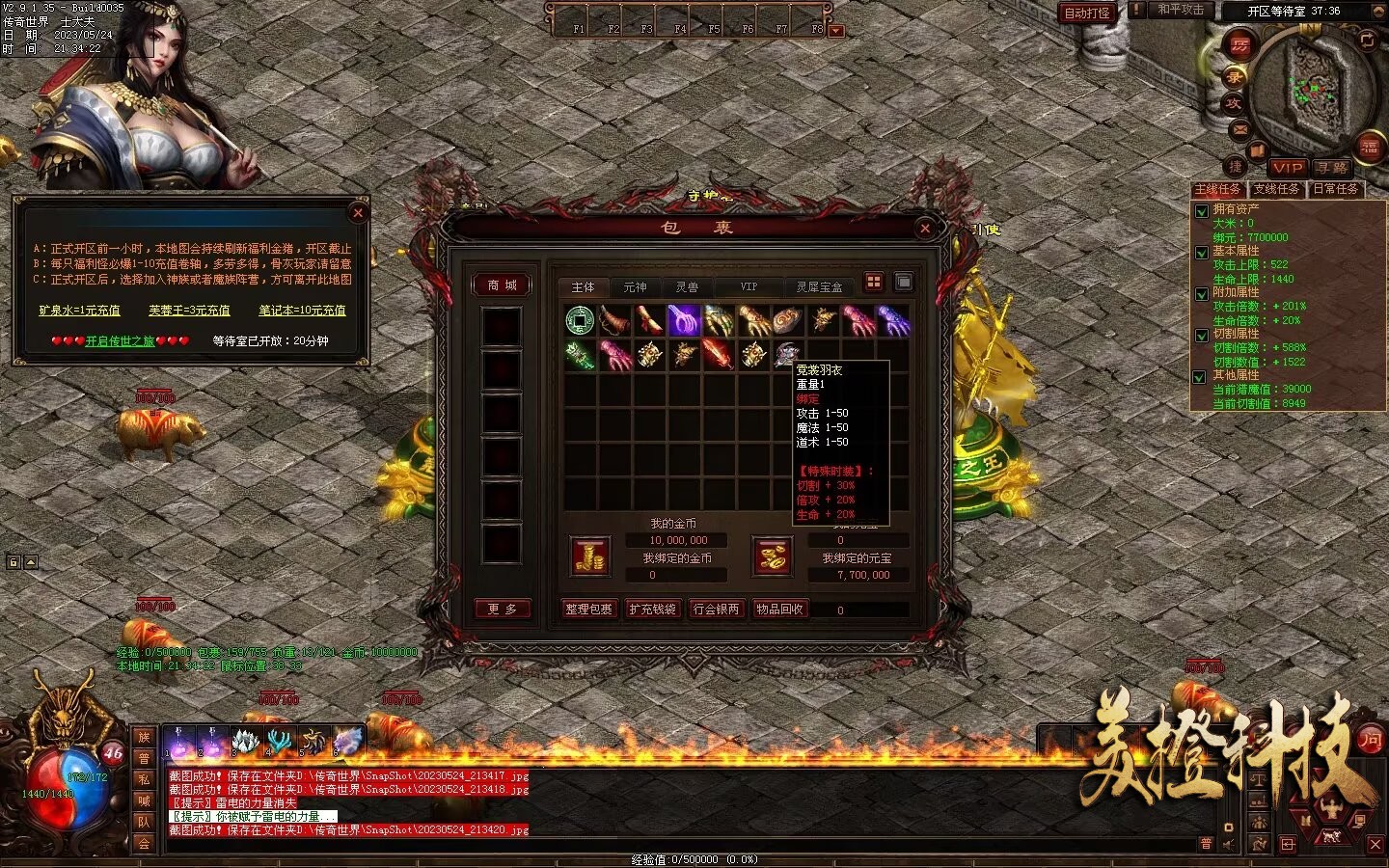1389x868 pixels.
Task: Open 行会银两 guild funds
Action: [x=716, y=610]
